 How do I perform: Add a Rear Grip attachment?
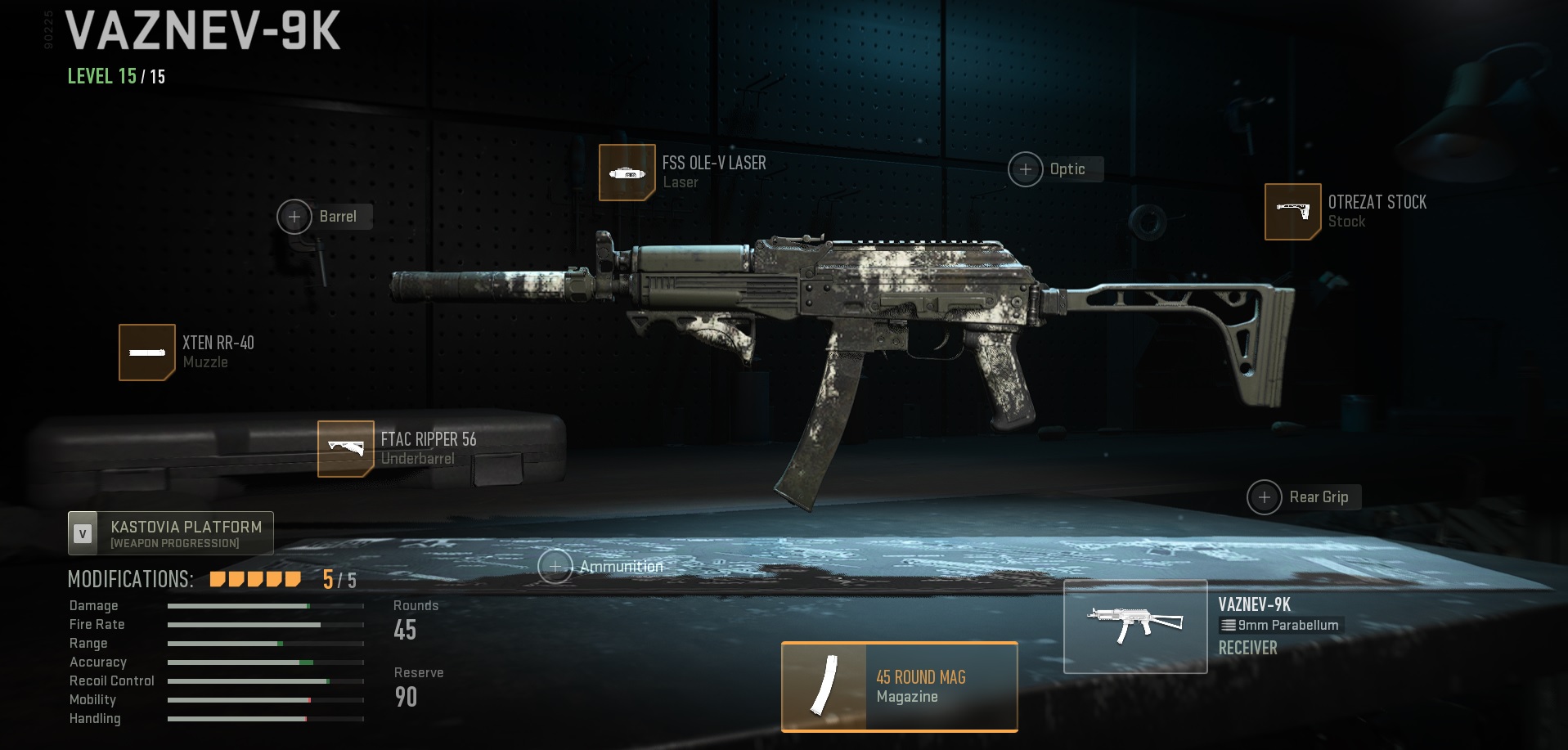(x=1265, y=497)
